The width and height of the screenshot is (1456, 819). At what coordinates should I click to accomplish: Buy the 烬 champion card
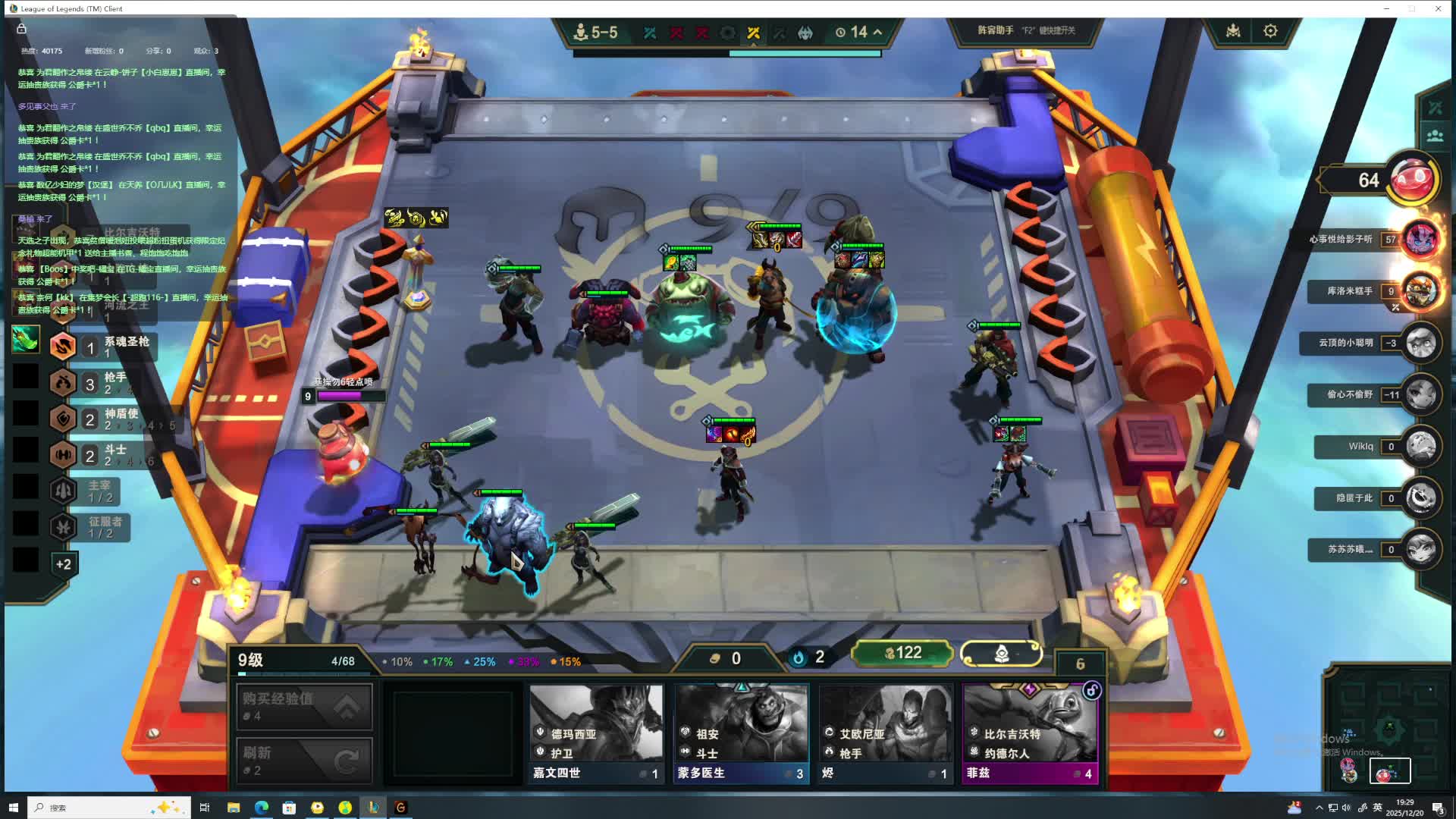[x=885, y=733]
